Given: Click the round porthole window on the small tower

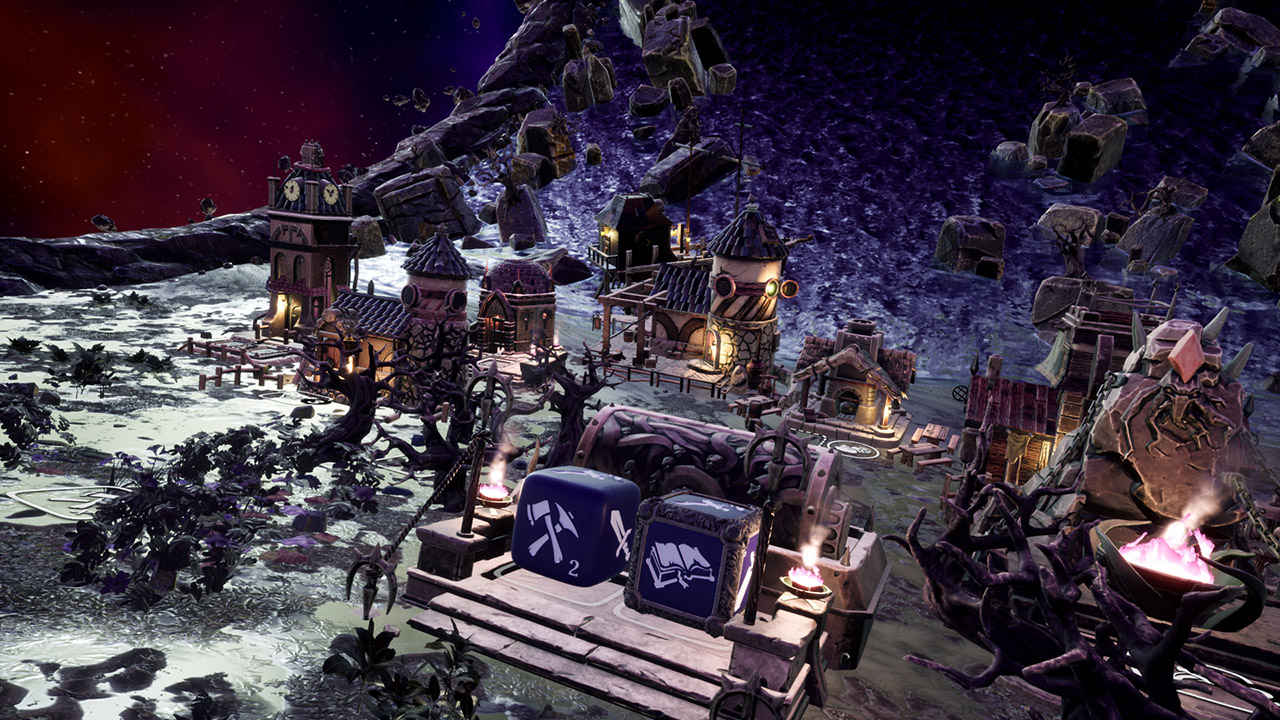Looking at the screenshot, I should [x=411, y=296].
